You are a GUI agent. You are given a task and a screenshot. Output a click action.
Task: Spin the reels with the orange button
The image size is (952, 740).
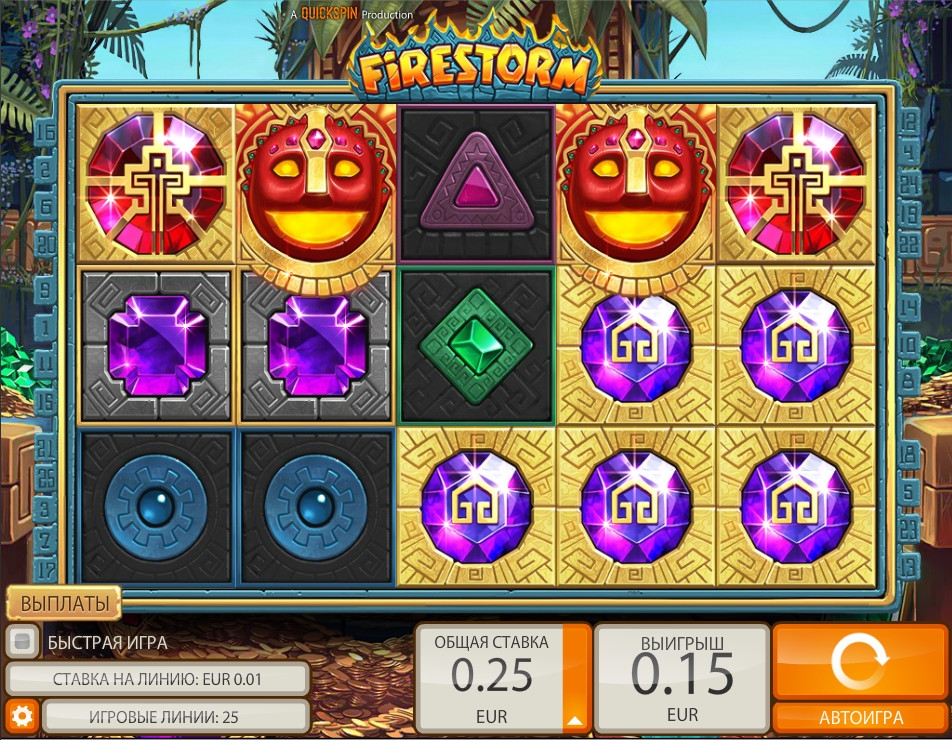pos(860,661)
